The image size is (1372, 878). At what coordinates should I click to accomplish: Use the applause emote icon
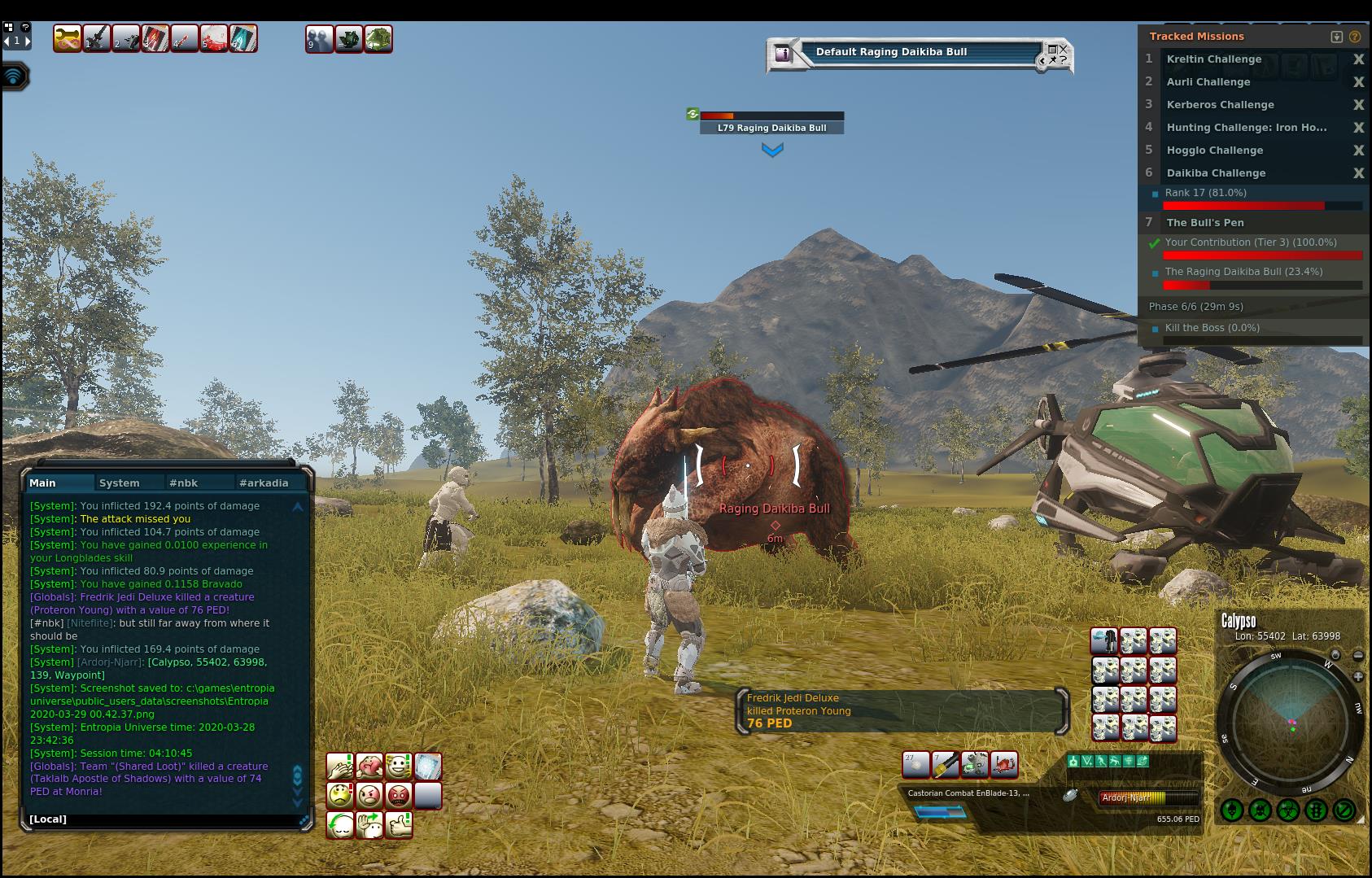tap(340, 767)
